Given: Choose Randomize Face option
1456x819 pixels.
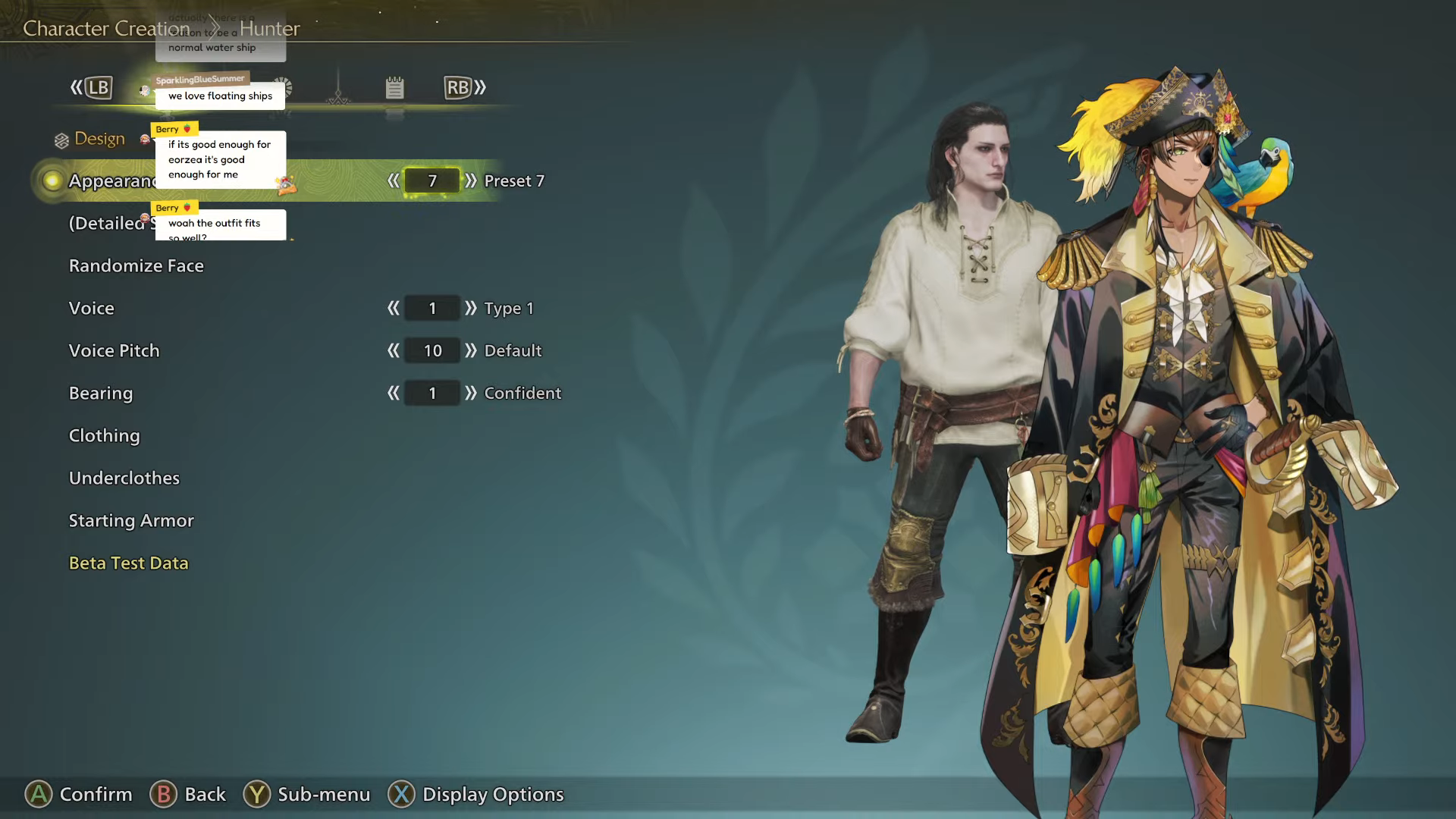Looking at the screenshot, I should pyautogui.click(x=136, y=266).
